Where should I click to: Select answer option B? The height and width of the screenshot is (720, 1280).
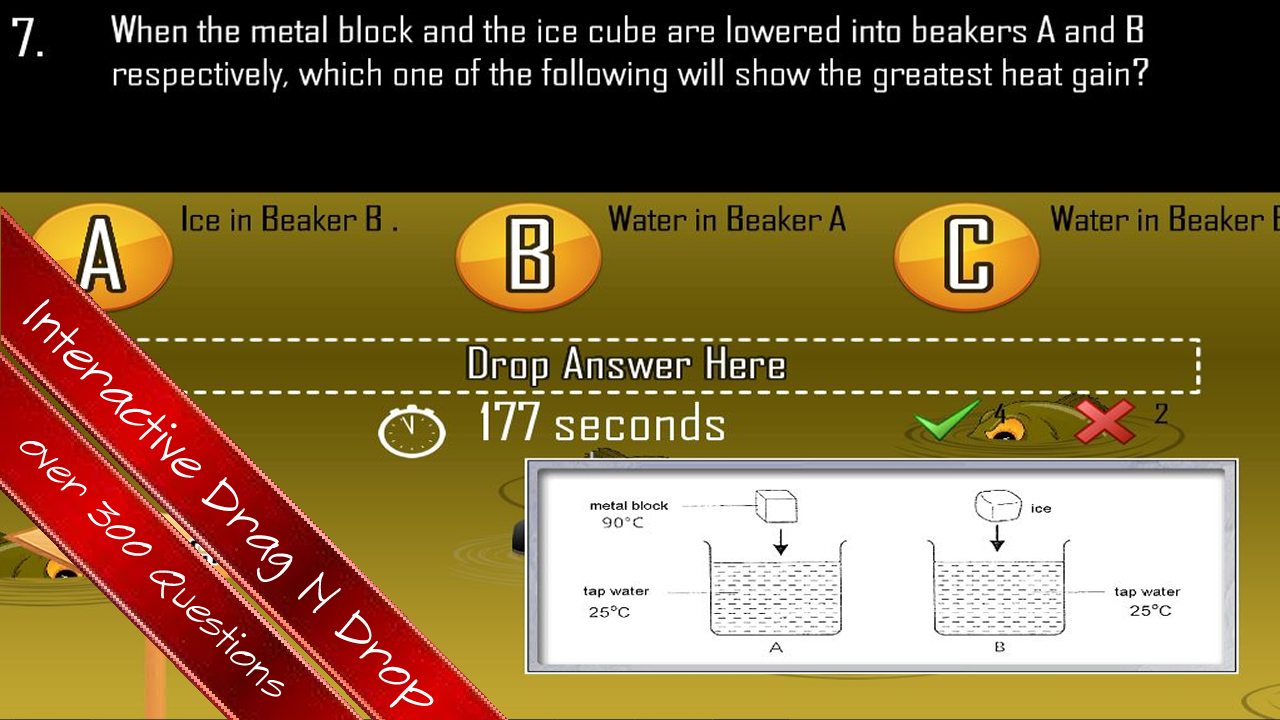[528, 255]
